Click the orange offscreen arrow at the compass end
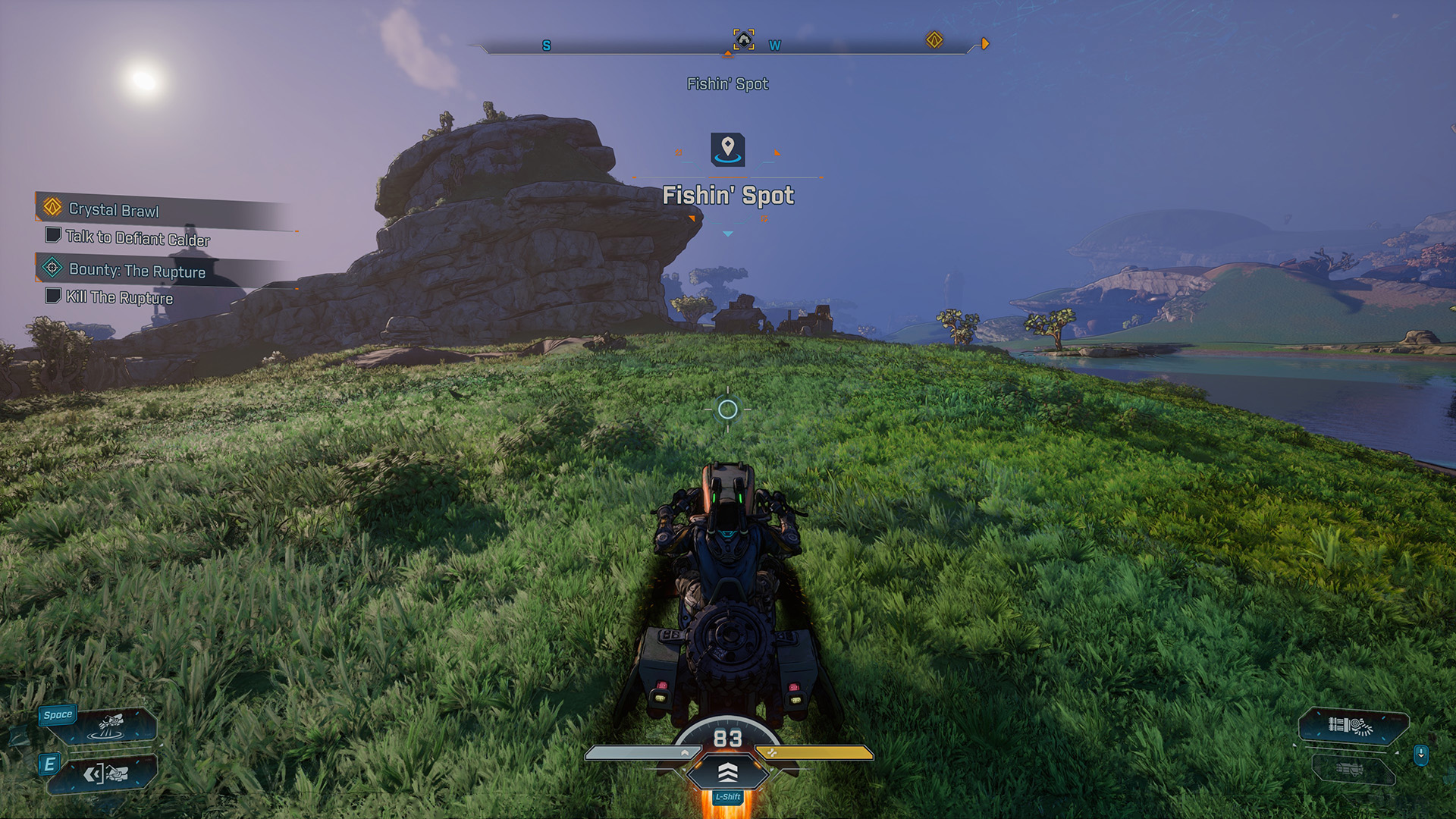 (x=985, y=44)
